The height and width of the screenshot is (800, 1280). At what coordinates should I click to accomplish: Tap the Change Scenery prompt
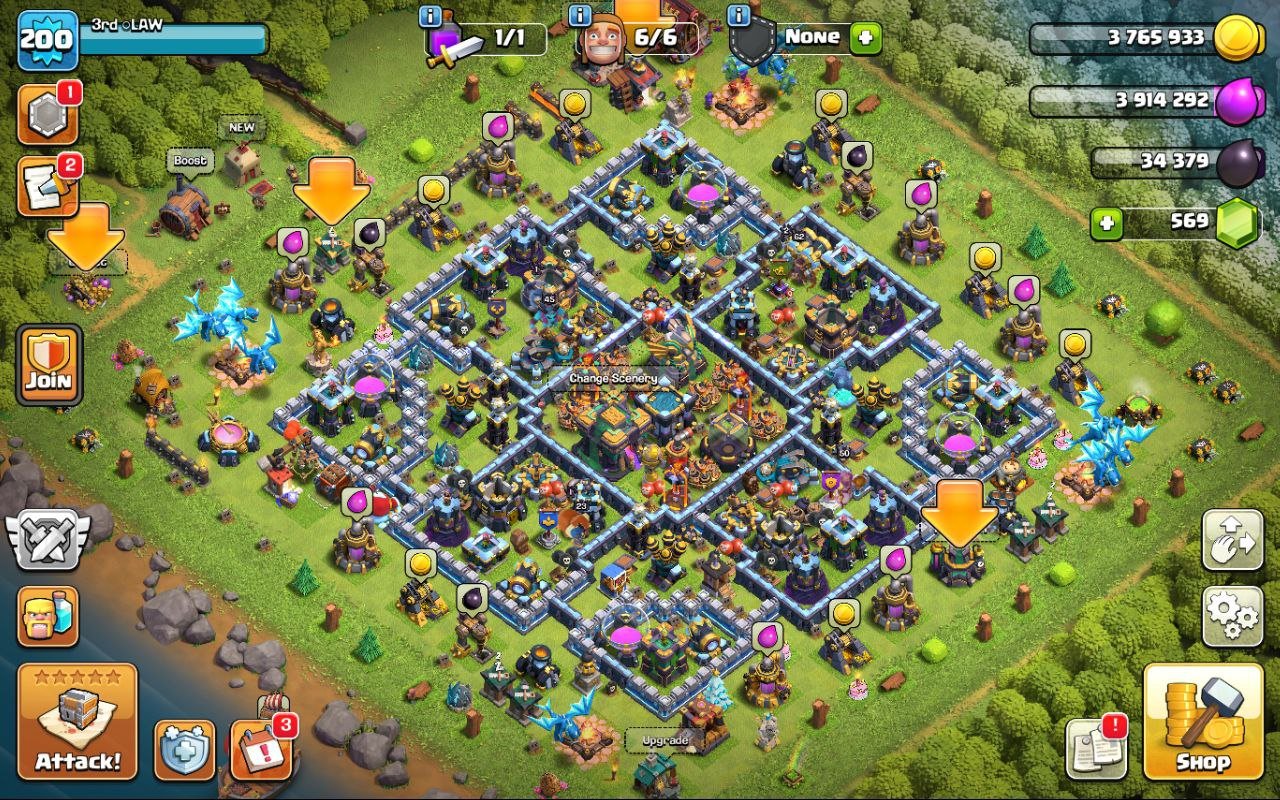click(x=614, y=379)
